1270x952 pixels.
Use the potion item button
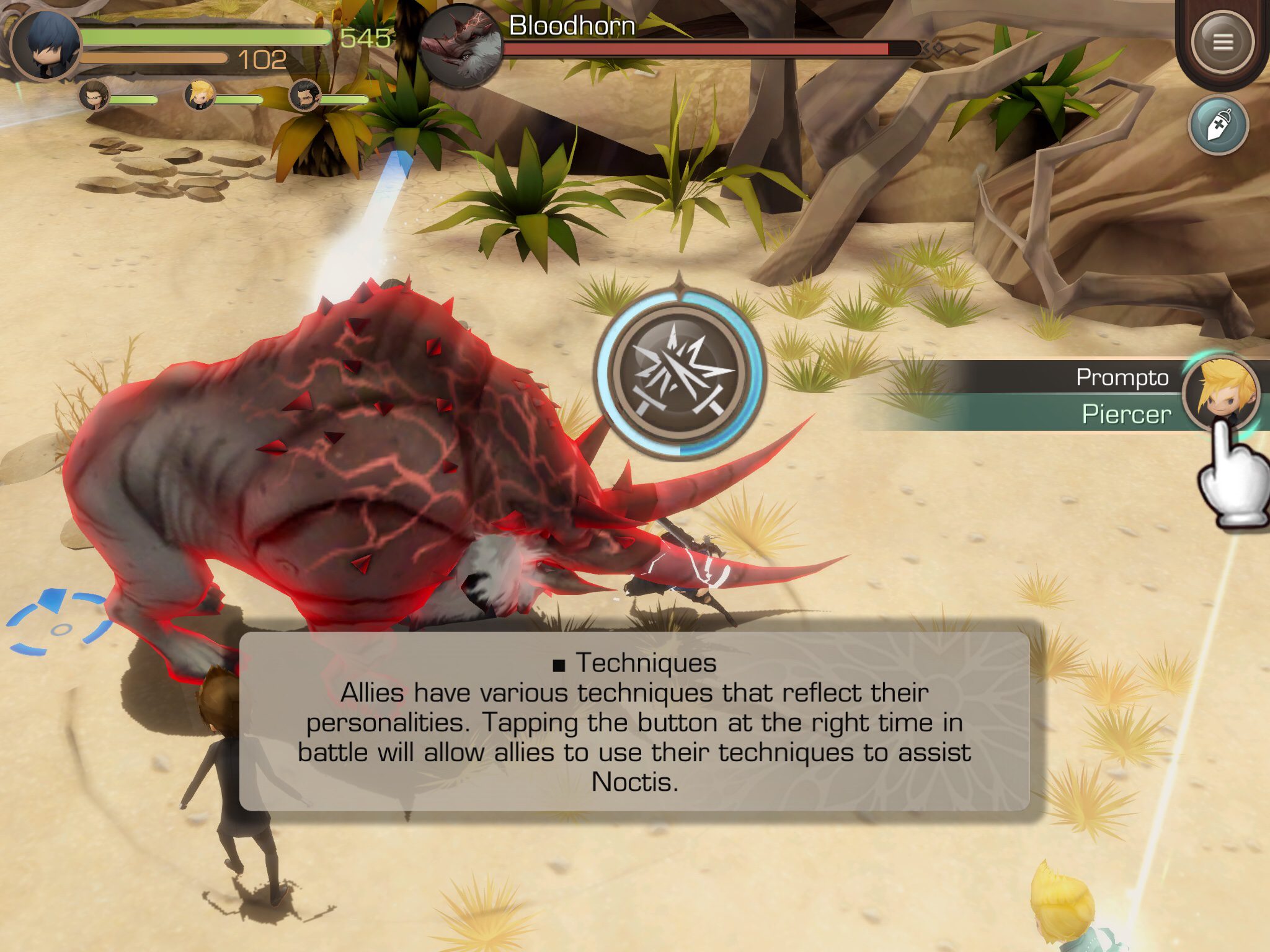click(x=1218, y=125)
